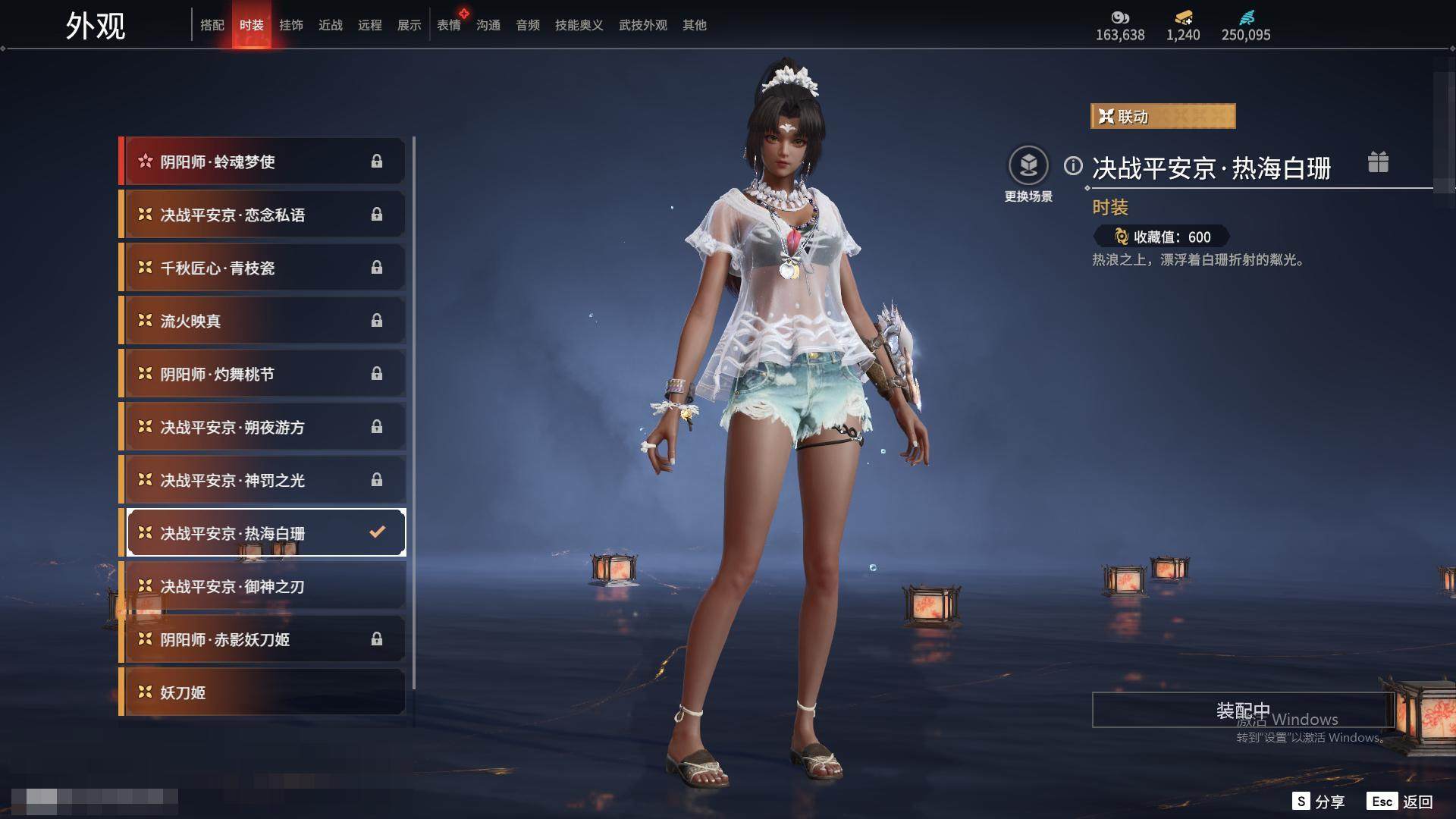Pick the 千秋匠心·青枝瓷 outfit
Image resolution: width=1456 pixels, height=819 pixels.
262,268
